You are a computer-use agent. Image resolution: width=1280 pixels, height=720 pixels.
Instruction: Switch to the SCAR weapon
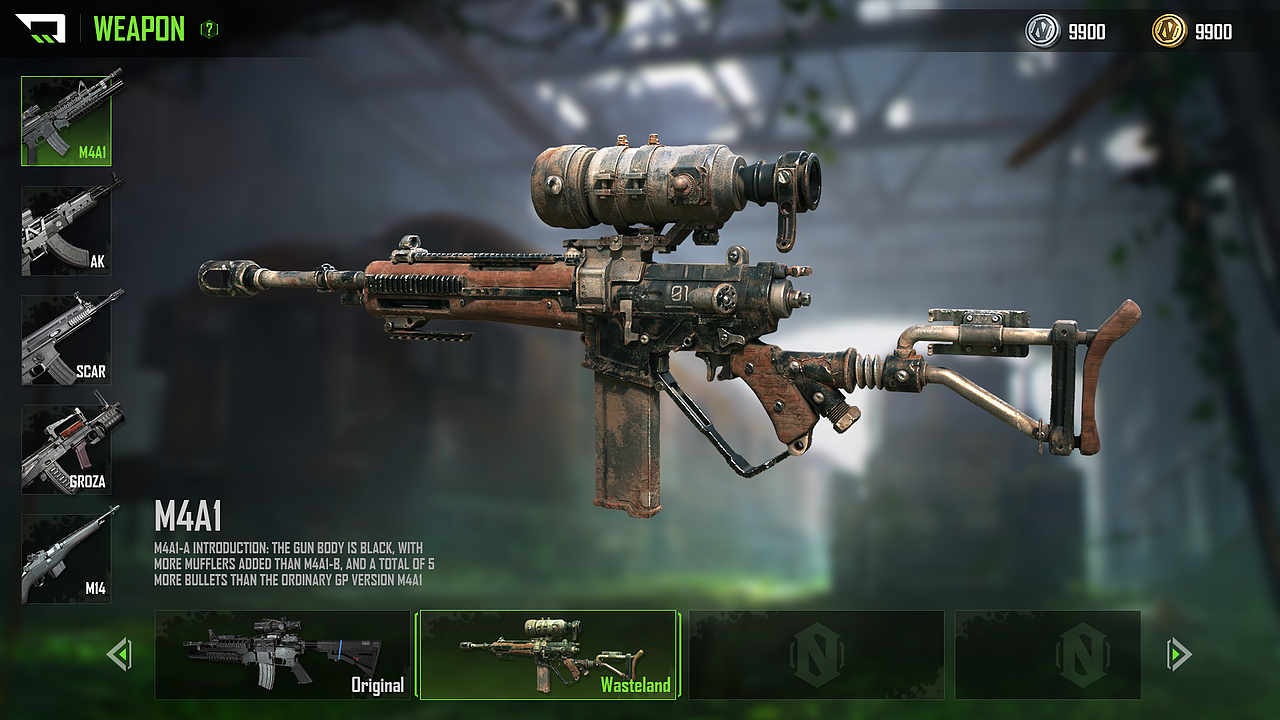click(x=66, y=340)
